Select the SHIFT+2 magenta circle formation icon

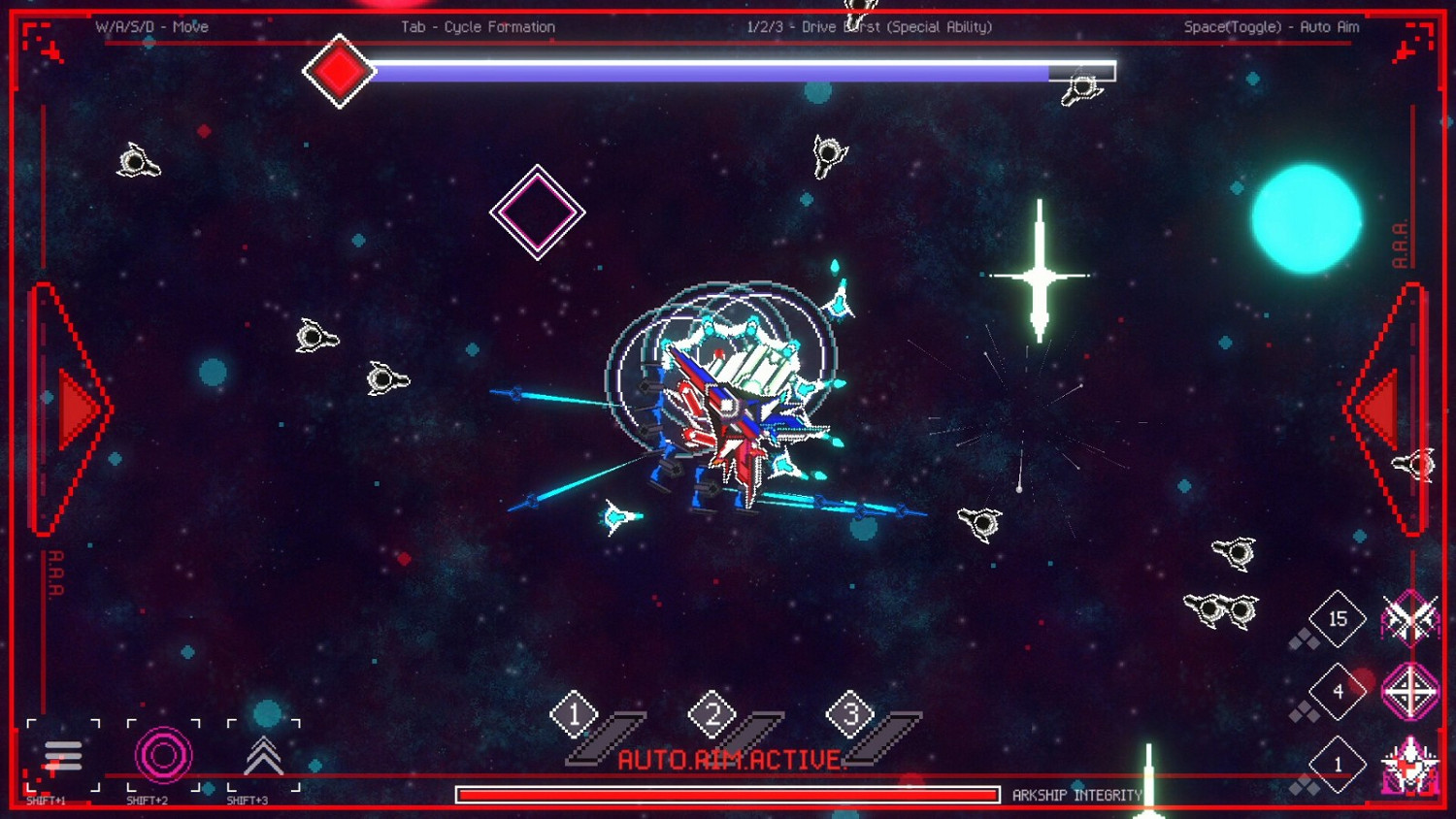pos(163,755)
